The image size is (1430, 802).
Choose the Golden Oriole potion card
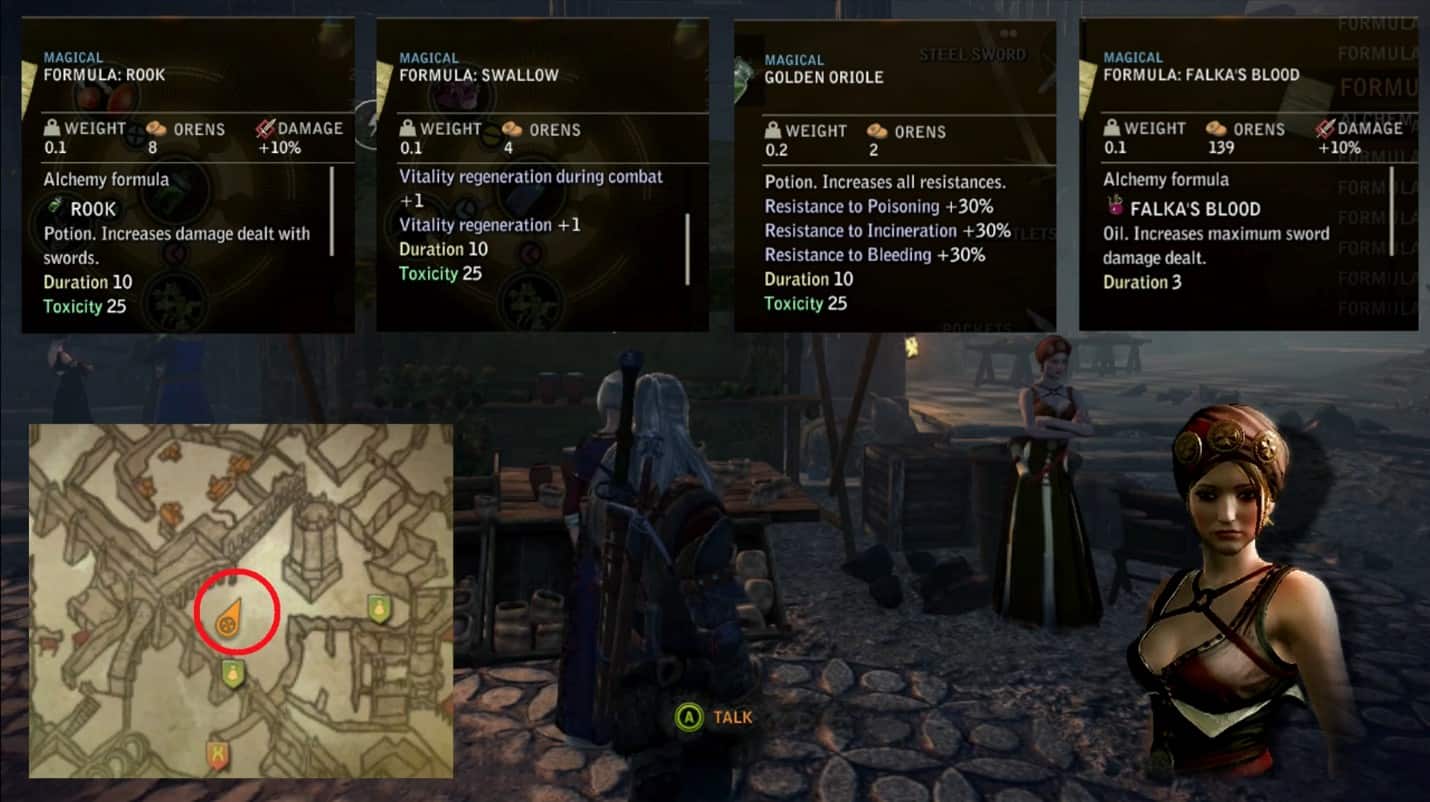tap(894, 176)
